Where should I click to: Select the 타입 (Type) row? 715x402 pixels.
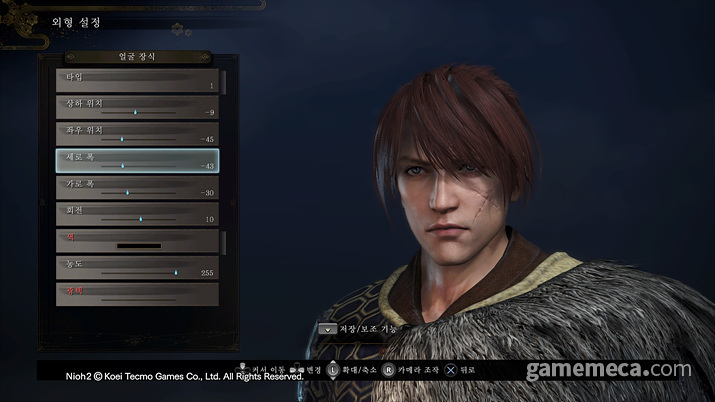pos(137,81)
